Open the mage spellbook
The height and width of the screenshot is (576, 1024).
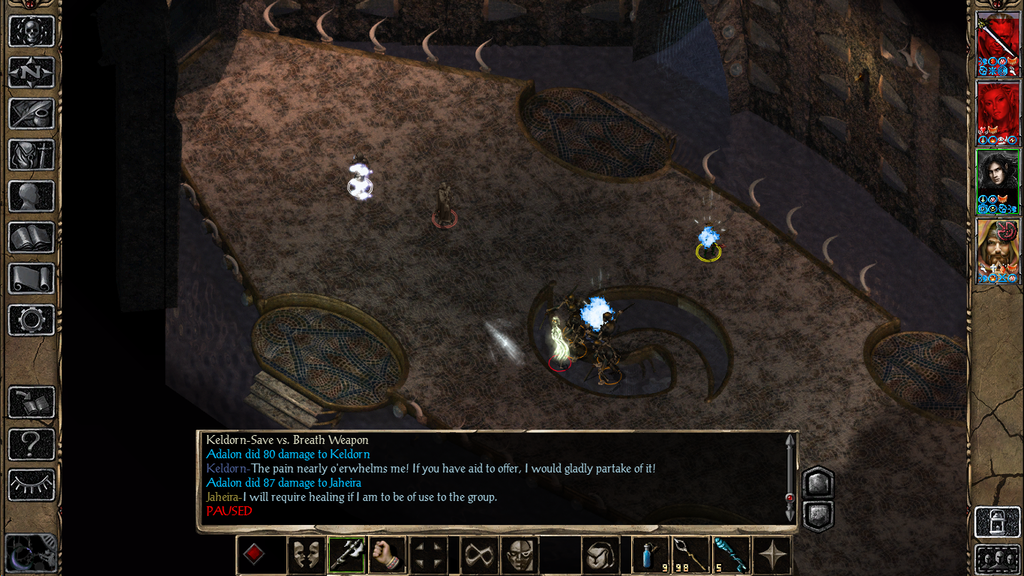tap(31, 237)
